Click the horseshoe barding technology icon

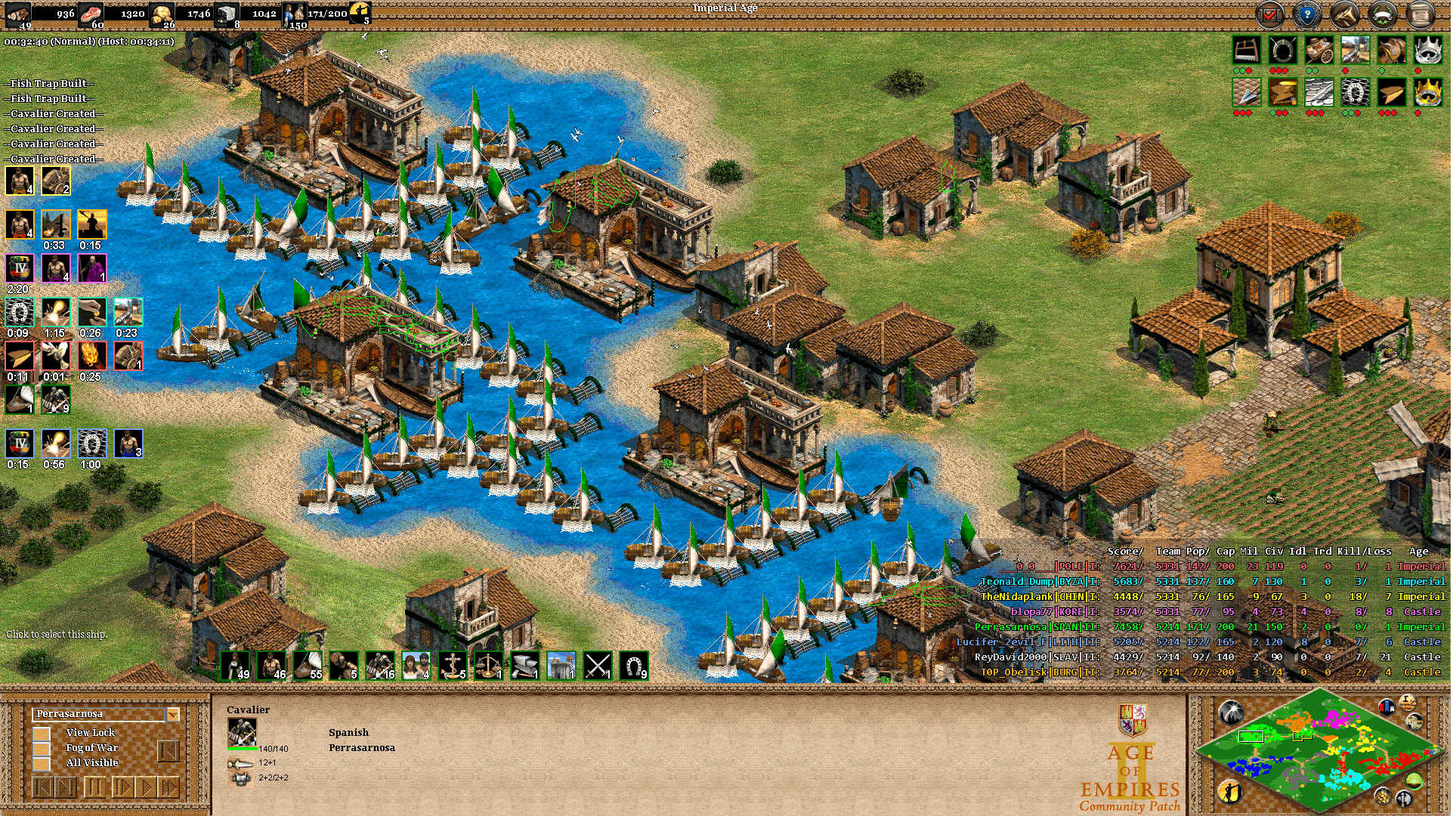1356,92
